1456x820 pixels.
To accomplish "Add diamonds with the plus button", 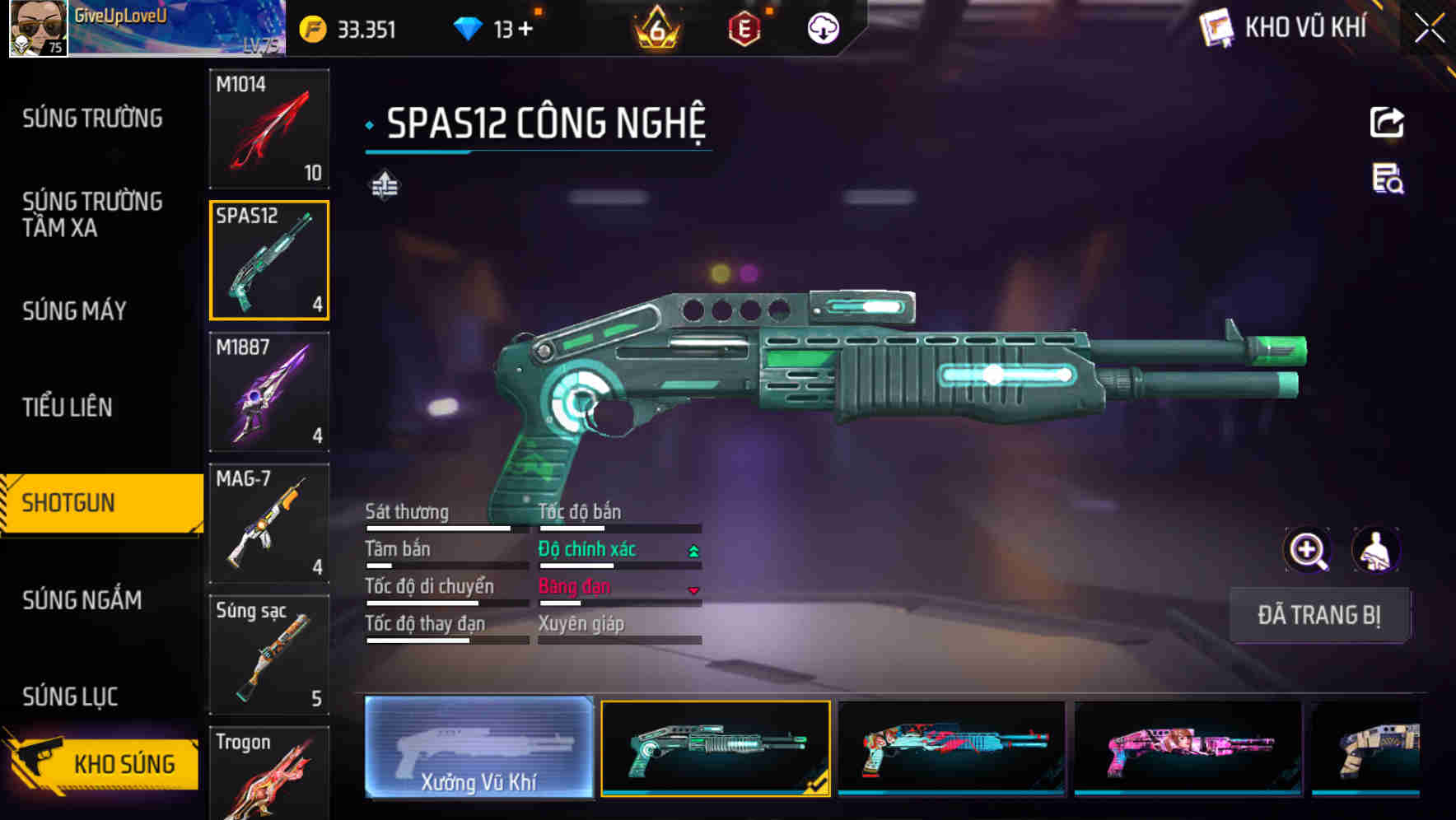I will click(525, 30).
